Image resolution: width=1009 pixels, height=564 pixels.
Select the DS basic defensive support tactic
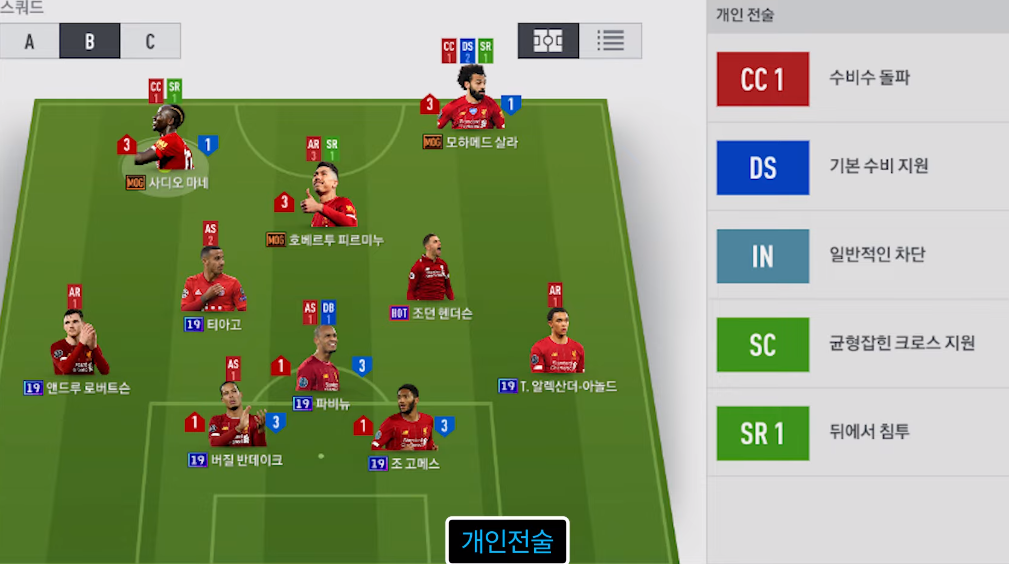[857, 167]
